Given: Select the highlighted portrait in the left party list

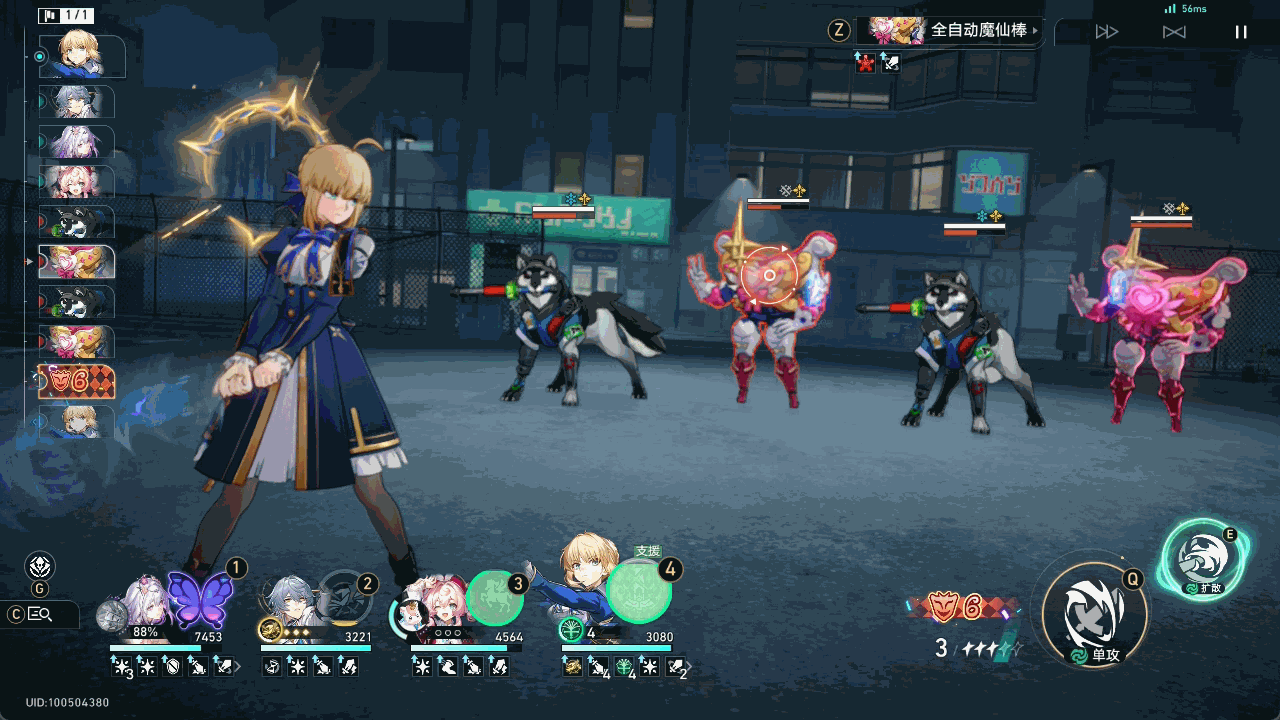Looking at the screenshot, I should point(76,260).
